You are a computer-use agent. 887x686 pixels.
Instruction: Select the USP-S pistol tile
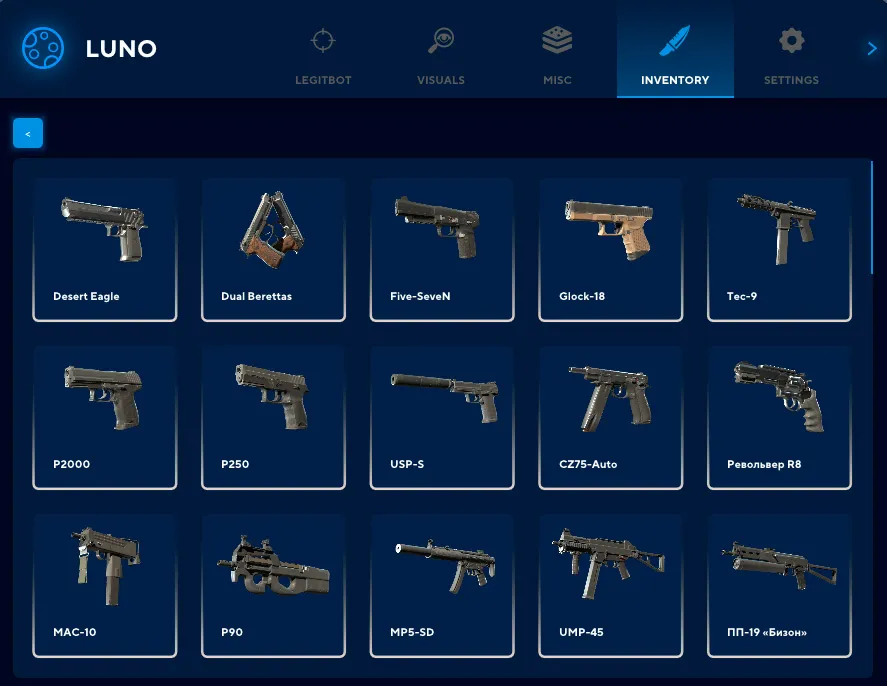[x=442, y=418]
